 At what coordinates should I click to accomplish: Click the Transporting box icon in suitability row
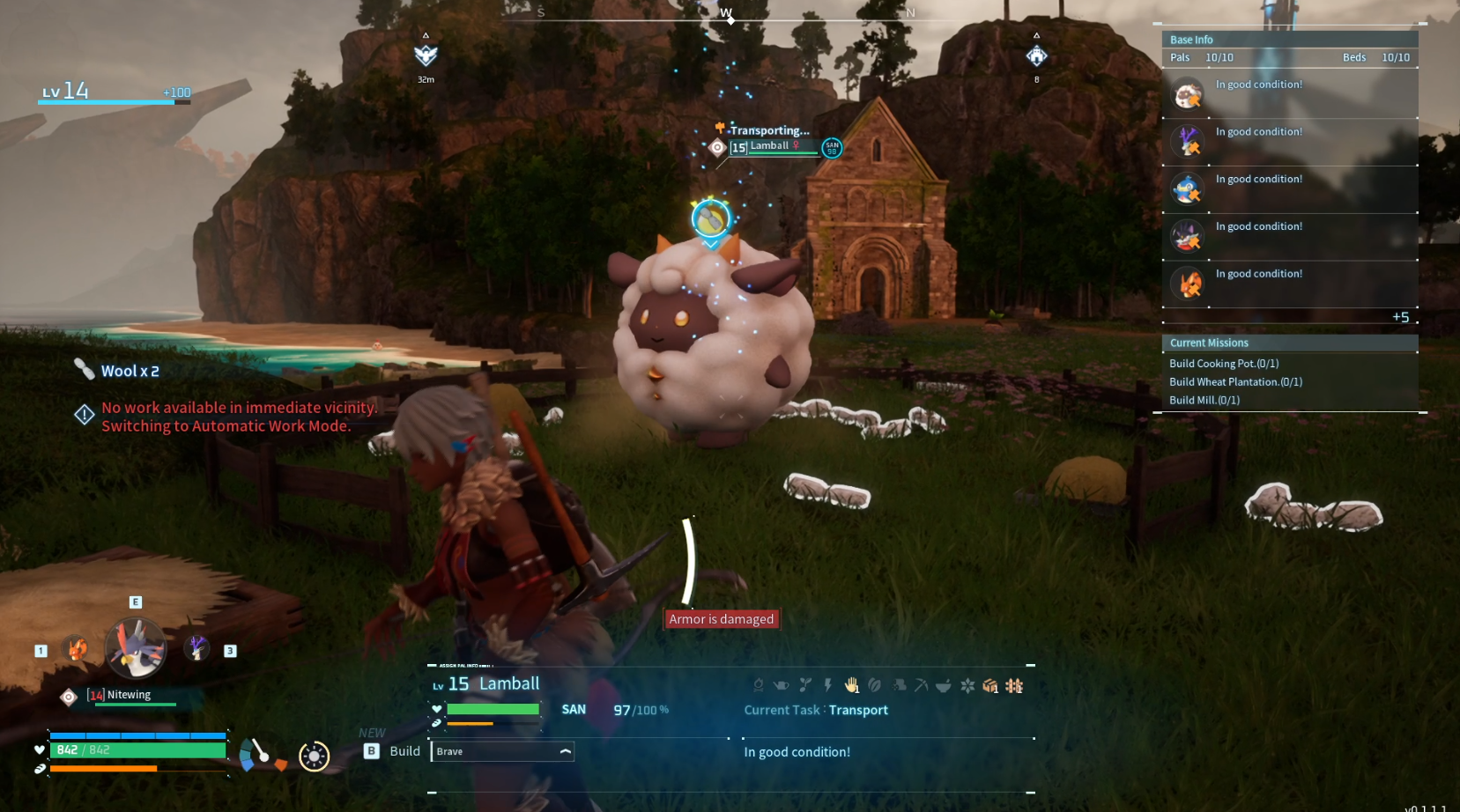click(988, 684)
